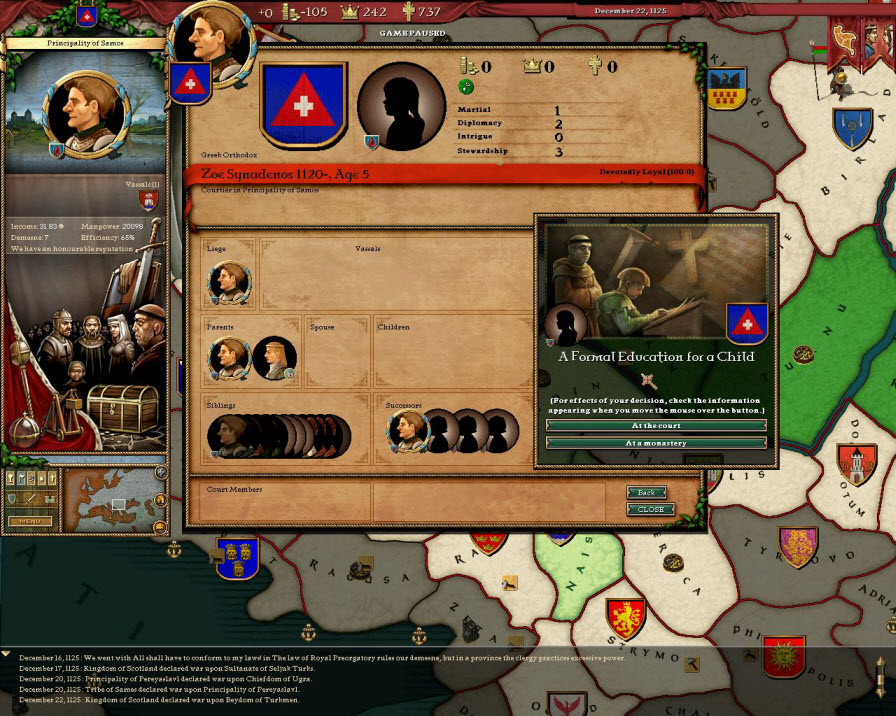Choose the "At a monastery" education option
The height and width of the screenshot is (716, 896).
(656, 443)
